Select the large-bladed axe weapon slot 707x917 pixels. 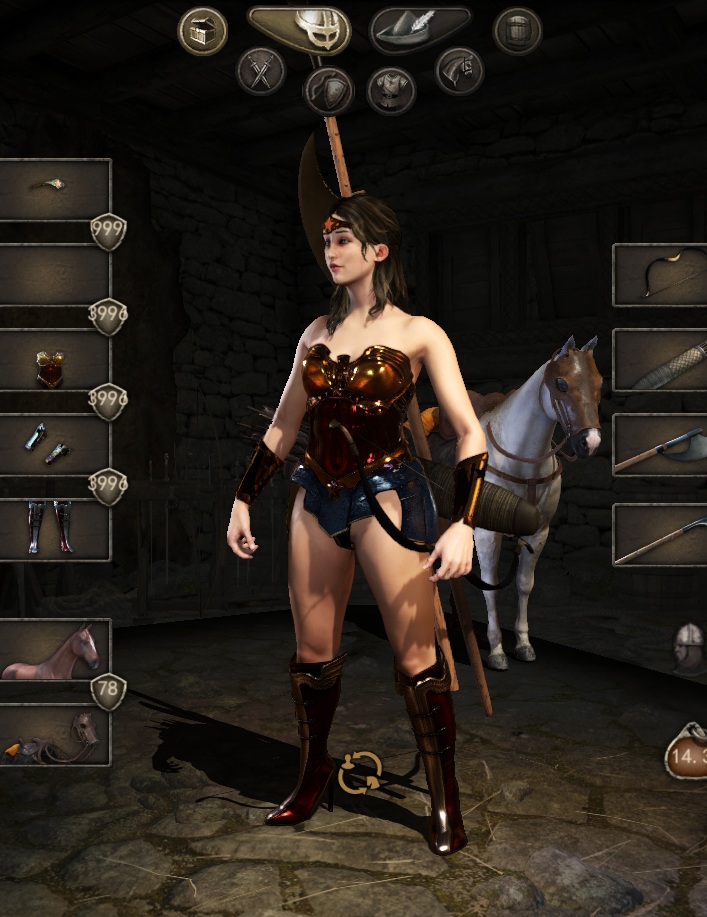click(659, 445)
